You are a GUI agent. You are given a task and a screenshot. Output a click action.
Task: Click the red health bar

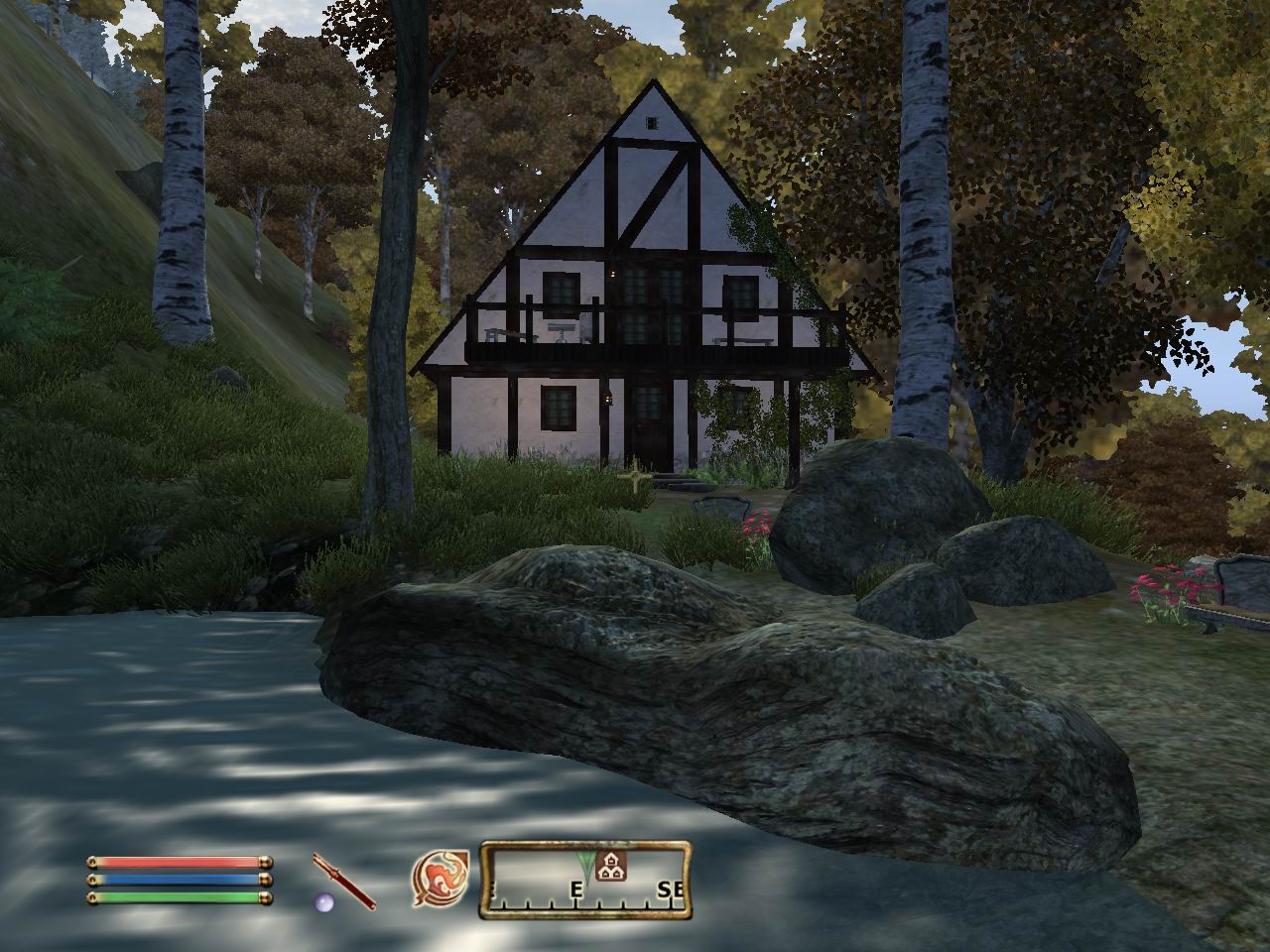(179, 862)
